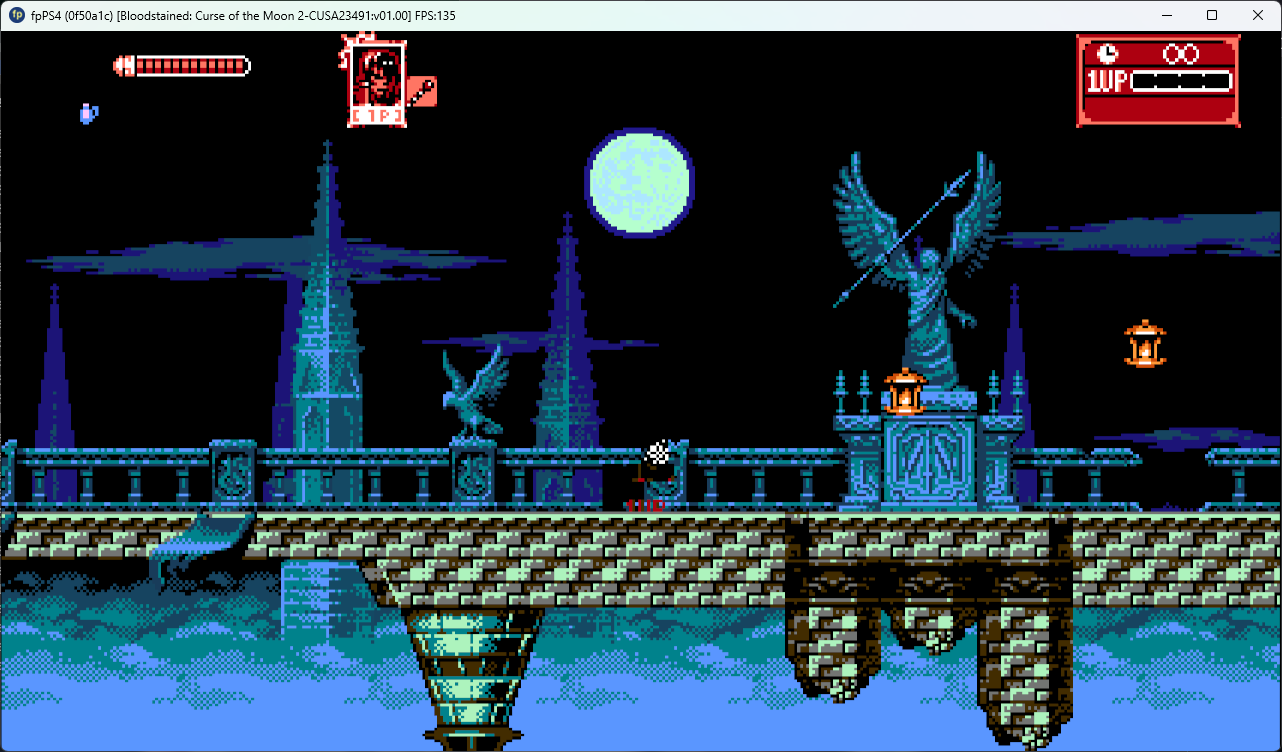Screen dimensions: 1282x752
Task: Click the full moon in the sky
Action: (x=639, y=182)
